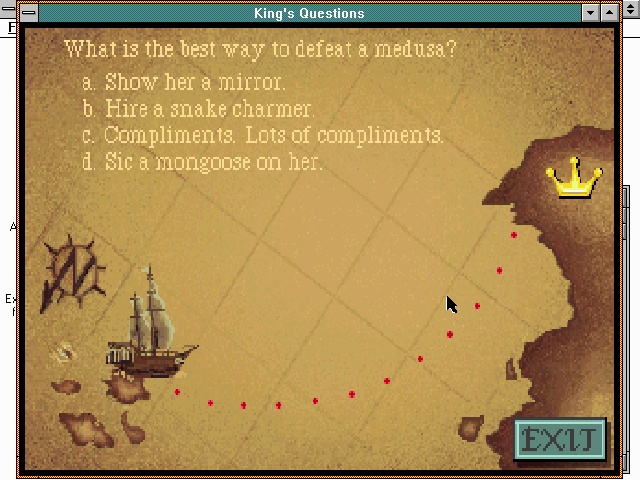Minimize the King's Questions window
Image resolution: width=640 pixels, height=480 pixels.
point(591,13)
